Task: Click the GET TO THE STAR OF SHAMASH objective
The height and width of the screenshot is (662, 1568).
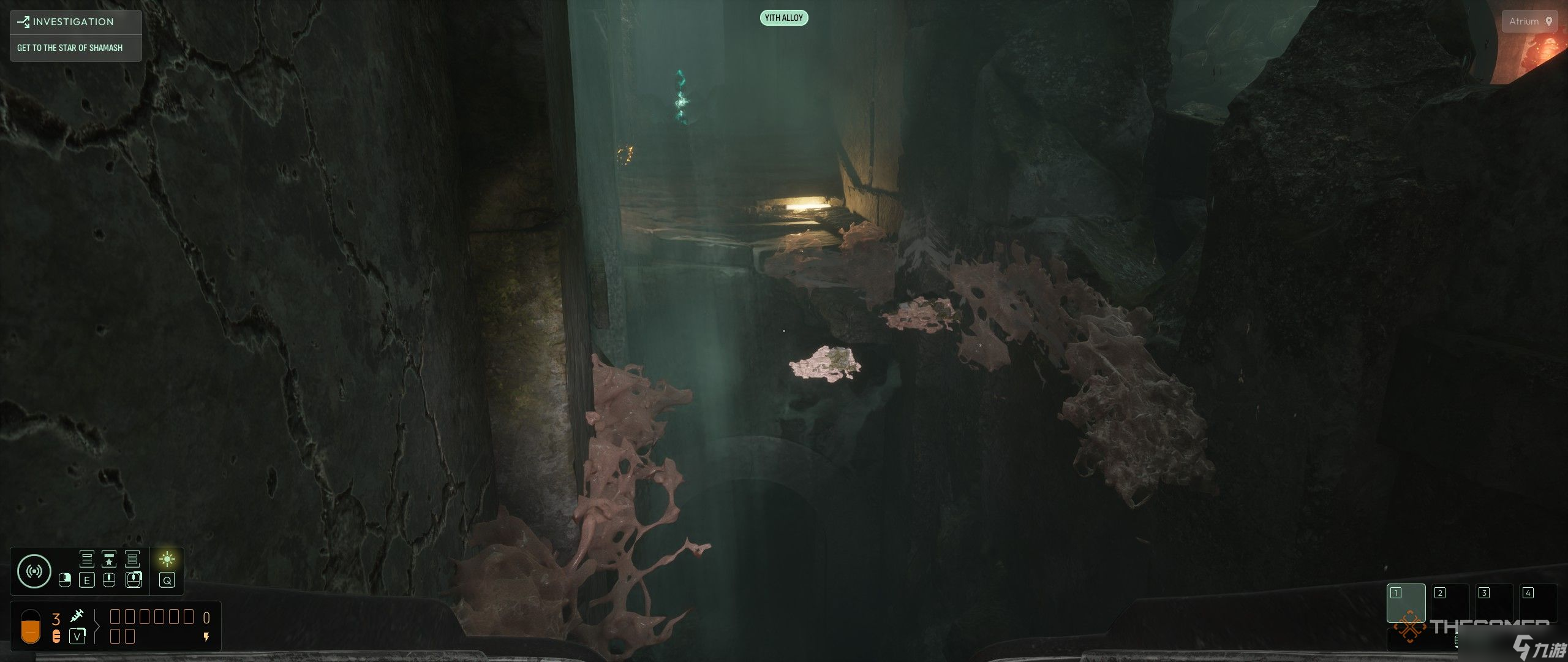Action: [x=69, y=47]
